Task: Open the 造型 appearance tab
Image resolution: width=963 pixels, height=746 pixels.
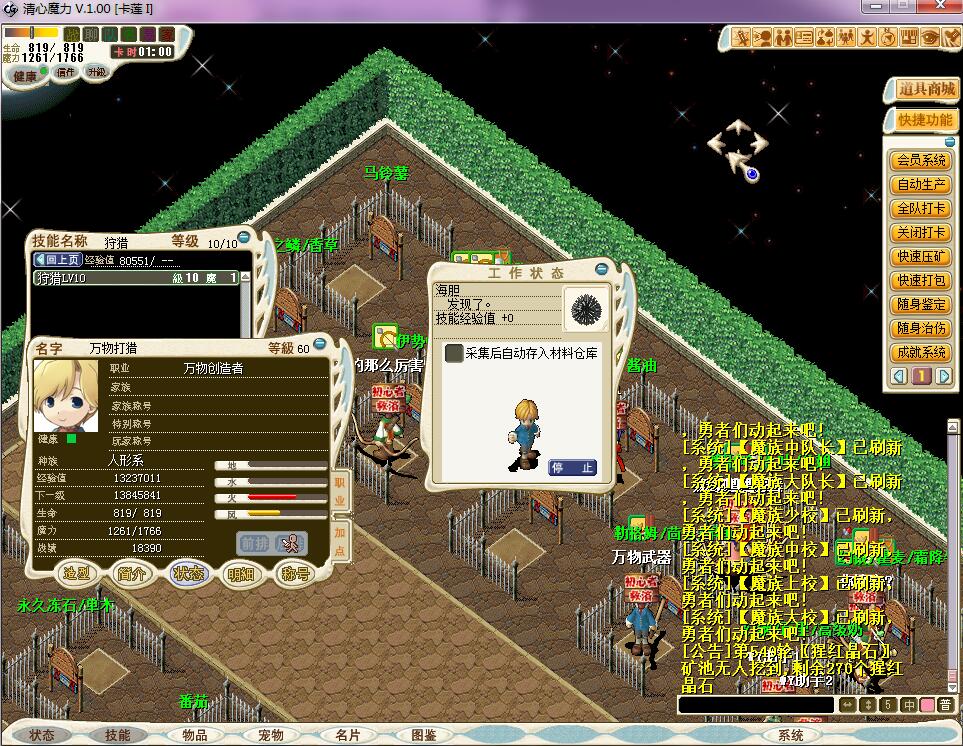Action: 77,574
